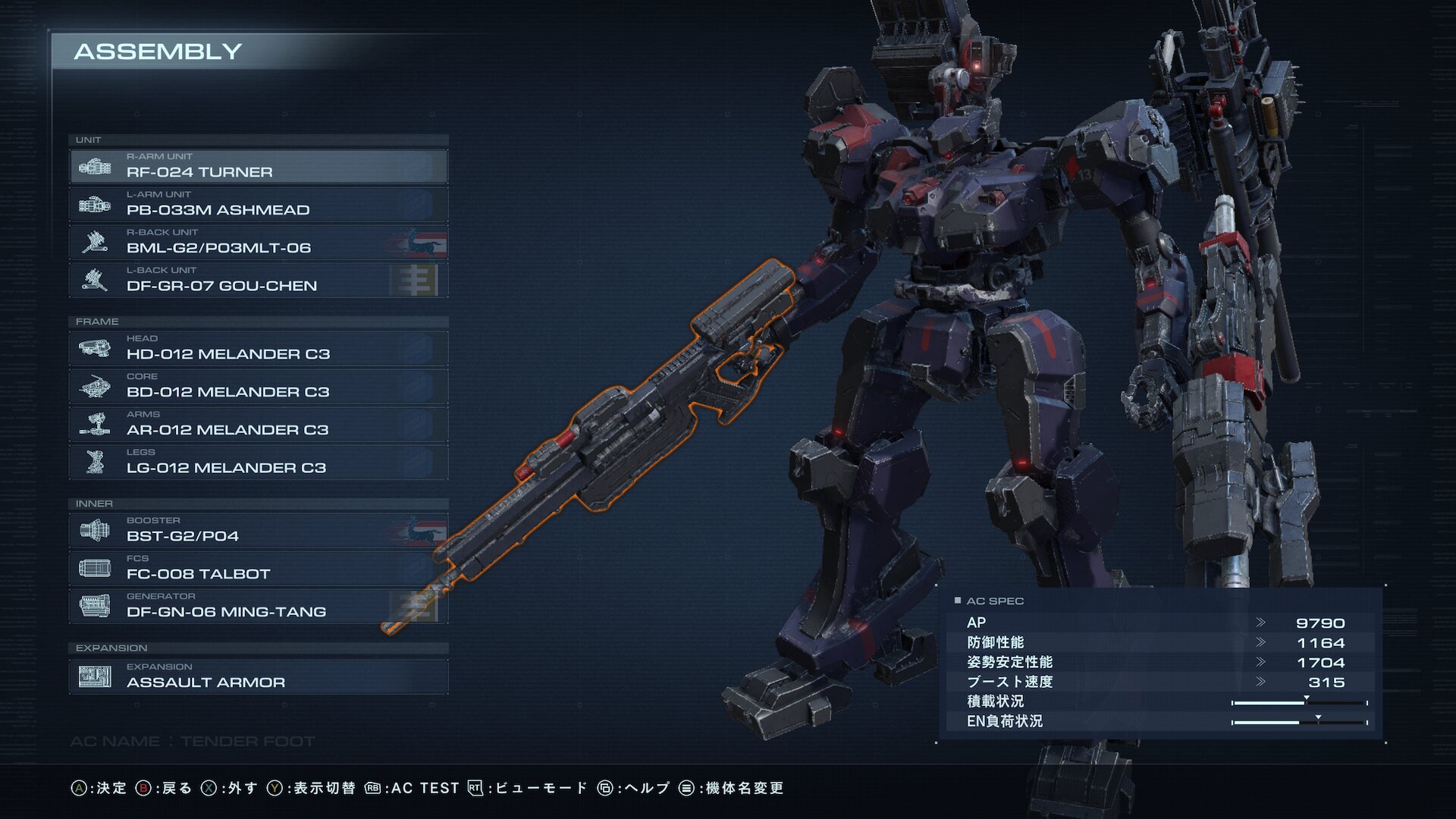
Task: Choose the LG-012 MELANDER C3 legs
Action: [258, 463]
